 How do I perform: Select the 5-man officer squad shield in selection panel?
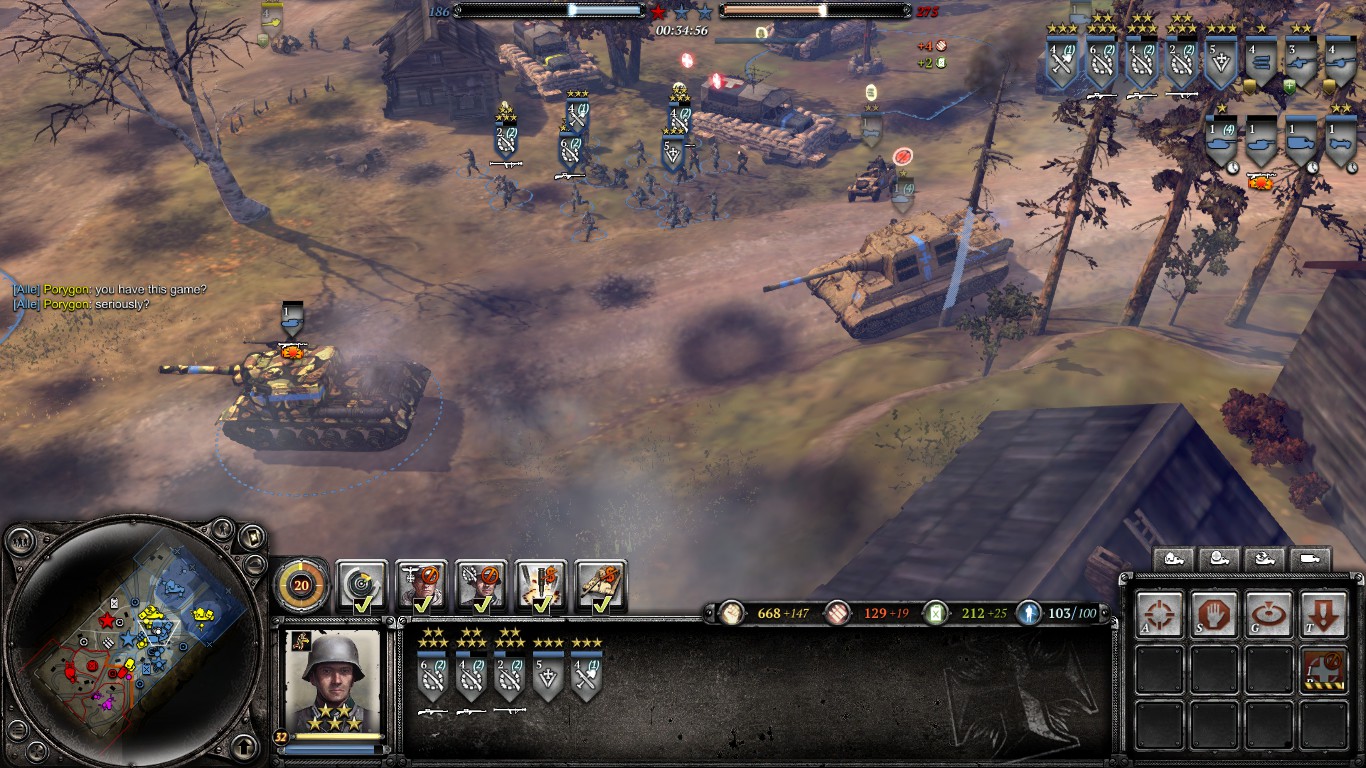546,677
